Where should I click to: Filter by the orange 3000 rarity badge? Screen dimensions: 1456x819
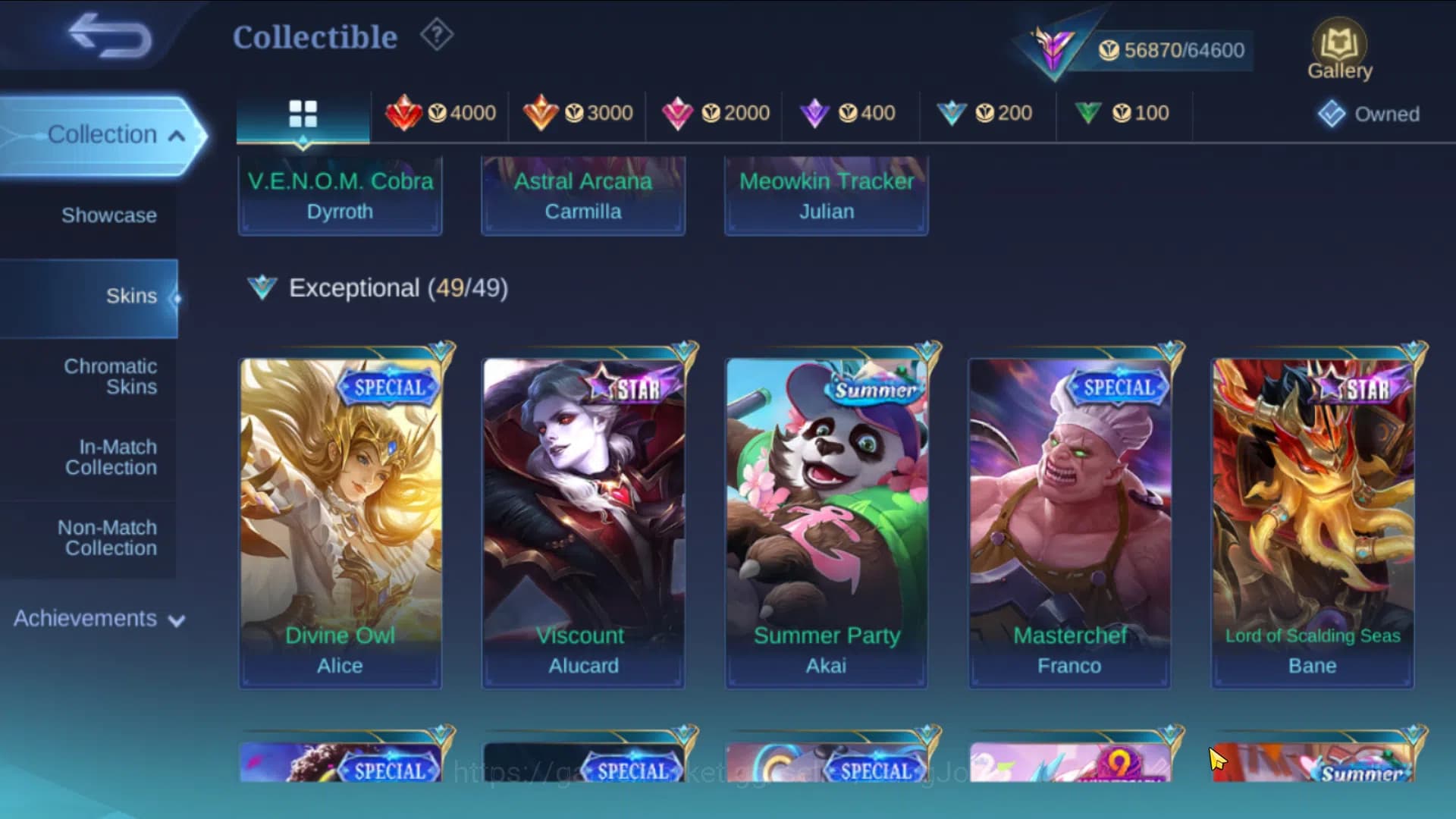click(577, 112)
